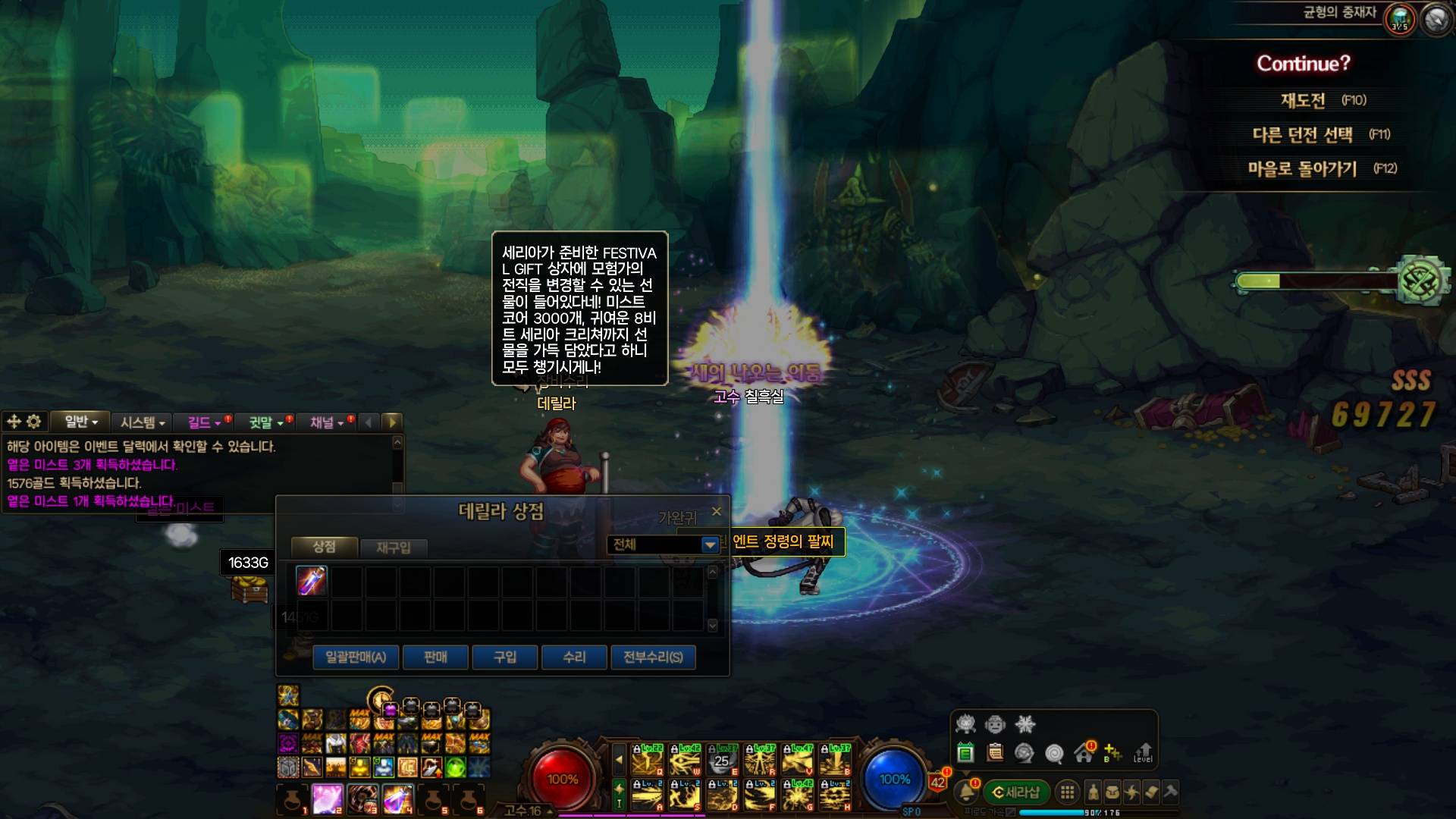The height and width of the screenshot is (819, 1456).
Task: Click the 수리 repair button
Action: [574, 657]
